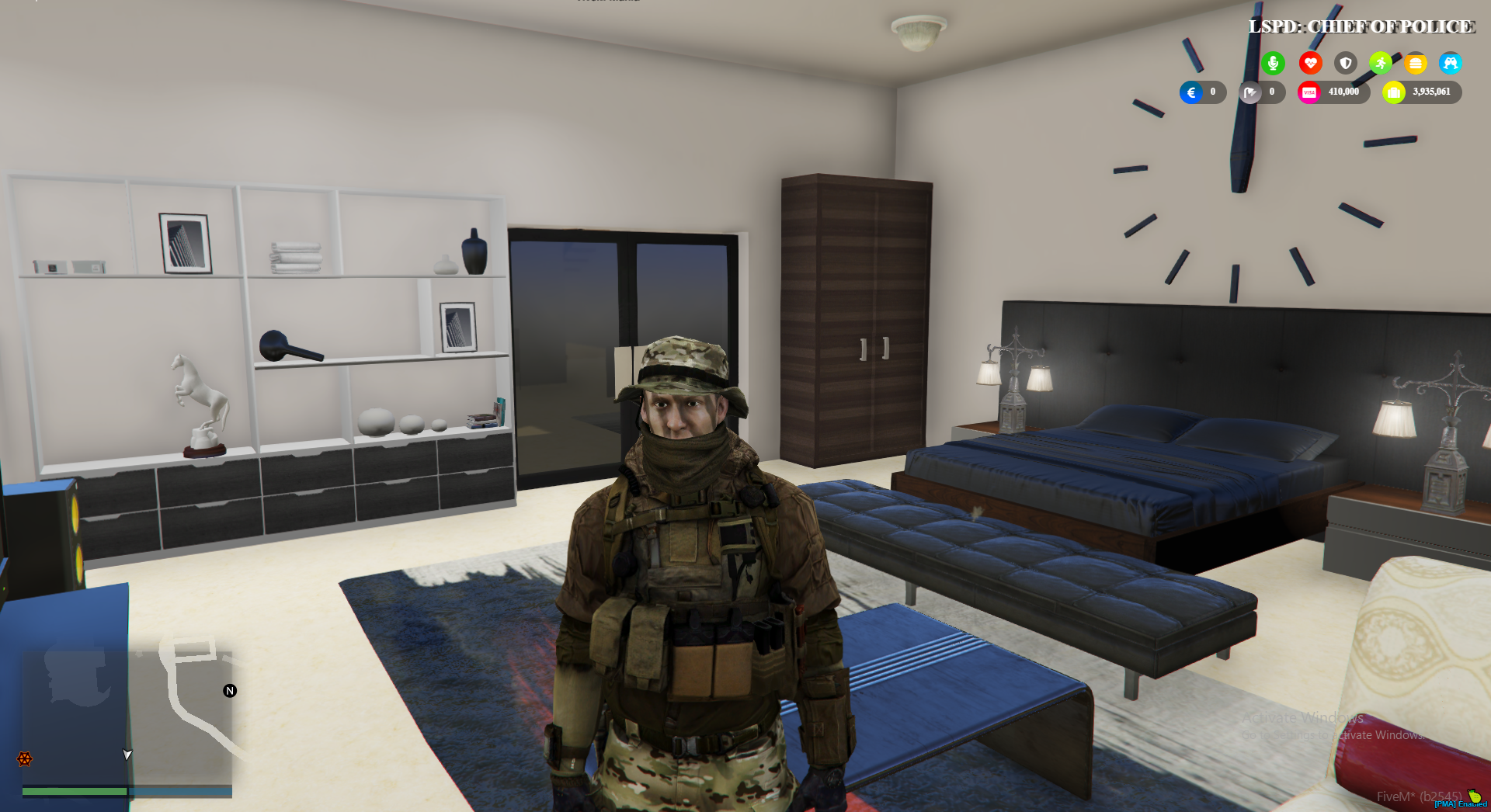Toggle voice chat via the microphone indicator
The height and width of the screenshot is (812, 1491).
pyautogui.click(x=1274, y=64)
